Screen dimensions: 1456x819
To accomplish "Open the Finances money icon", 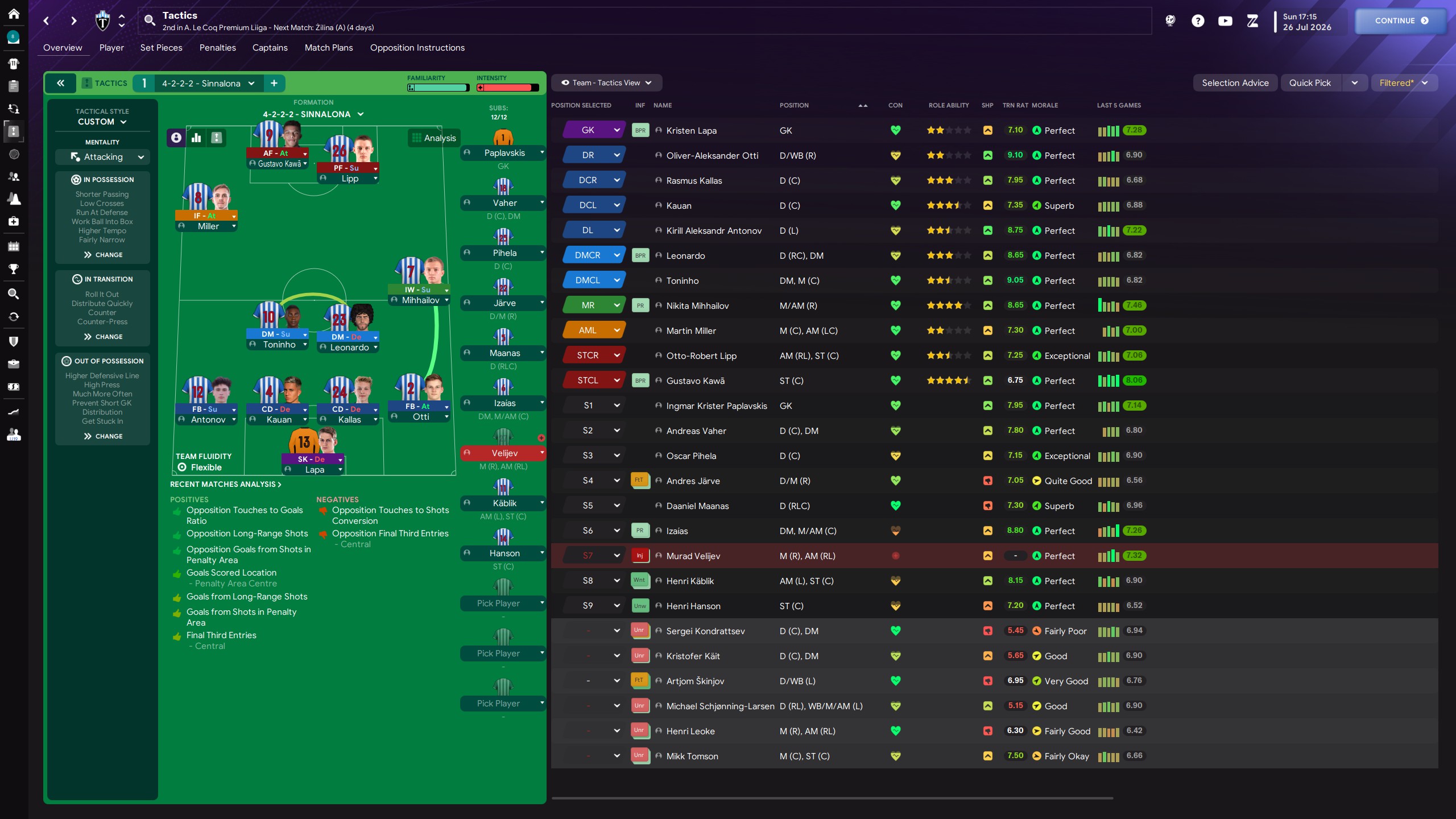I will coord(14,387).
